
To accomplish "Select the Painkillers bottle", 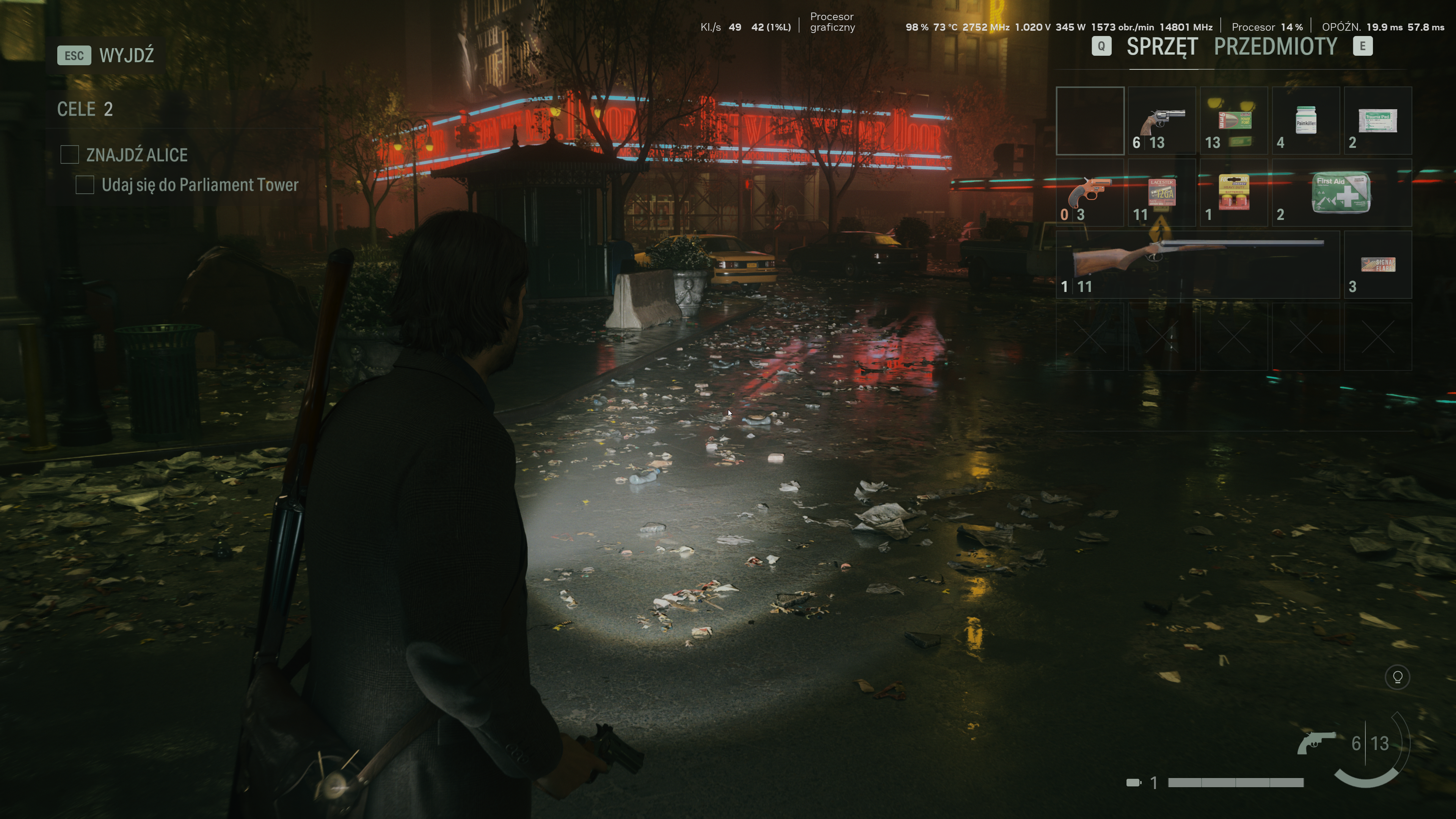I will (x=1305, y=121).
